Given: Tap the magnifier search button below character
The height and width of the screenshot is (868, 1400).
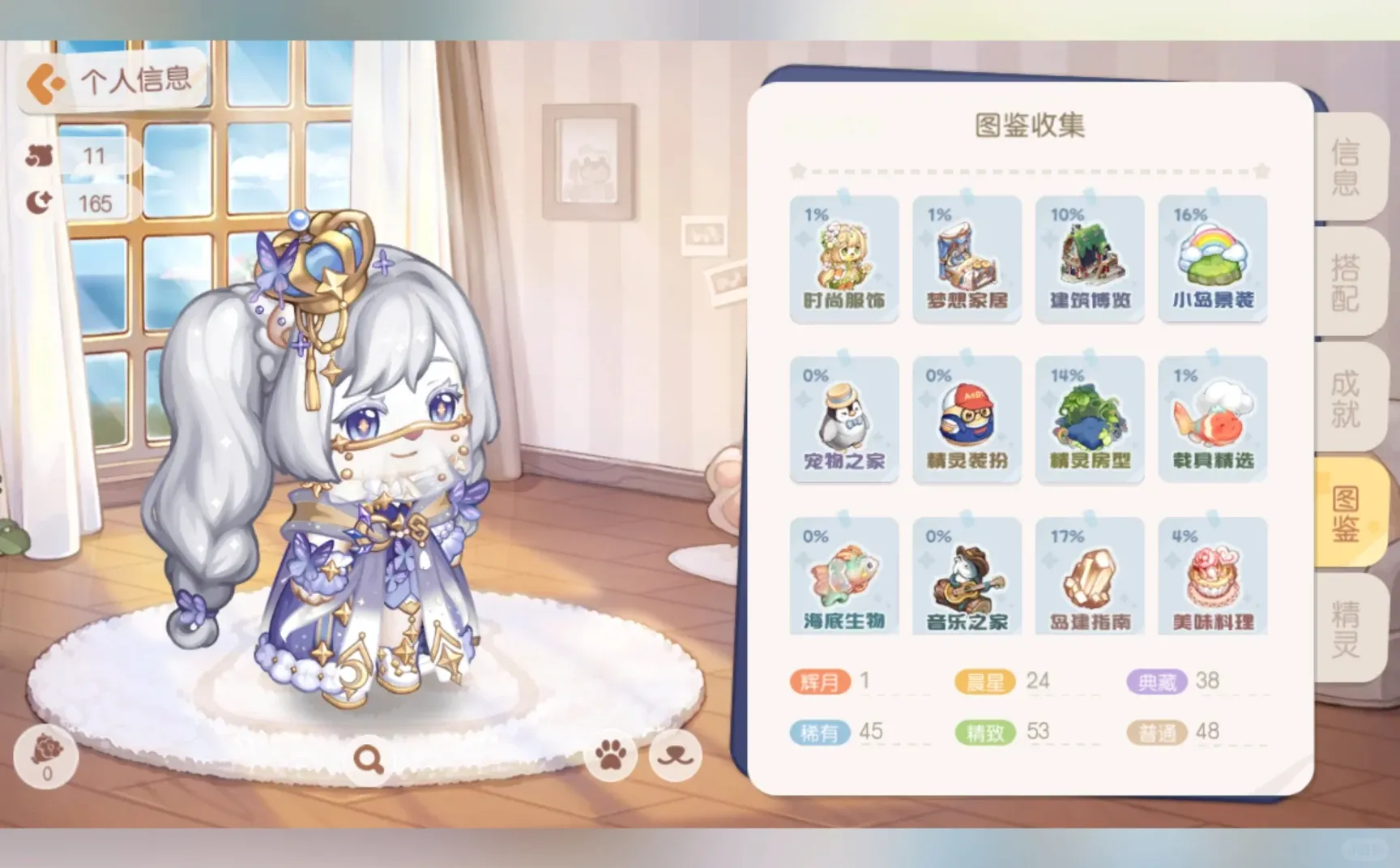Looking at the screenshot, I should [369, 758].
